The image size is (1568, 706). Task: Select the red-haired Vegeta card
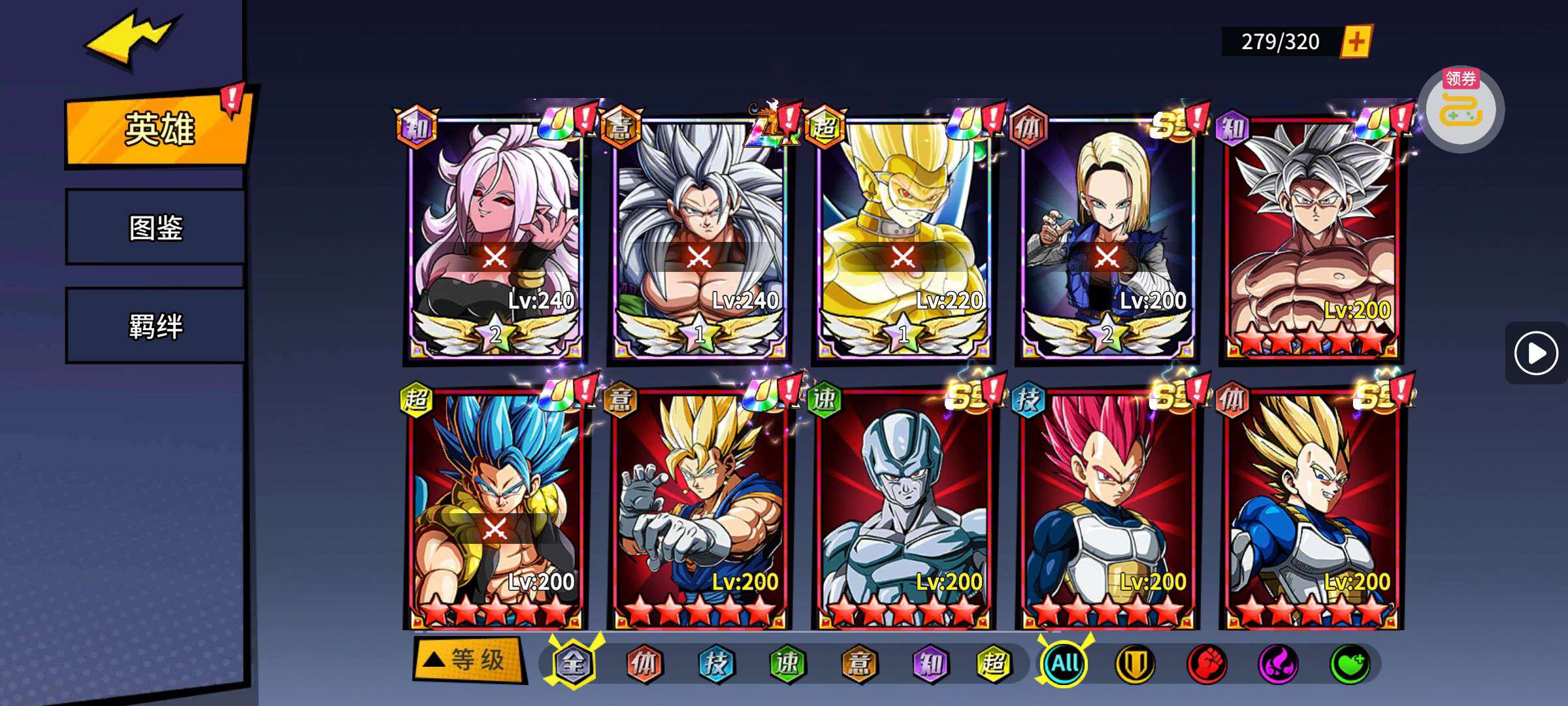click(x=1107, y=510)
